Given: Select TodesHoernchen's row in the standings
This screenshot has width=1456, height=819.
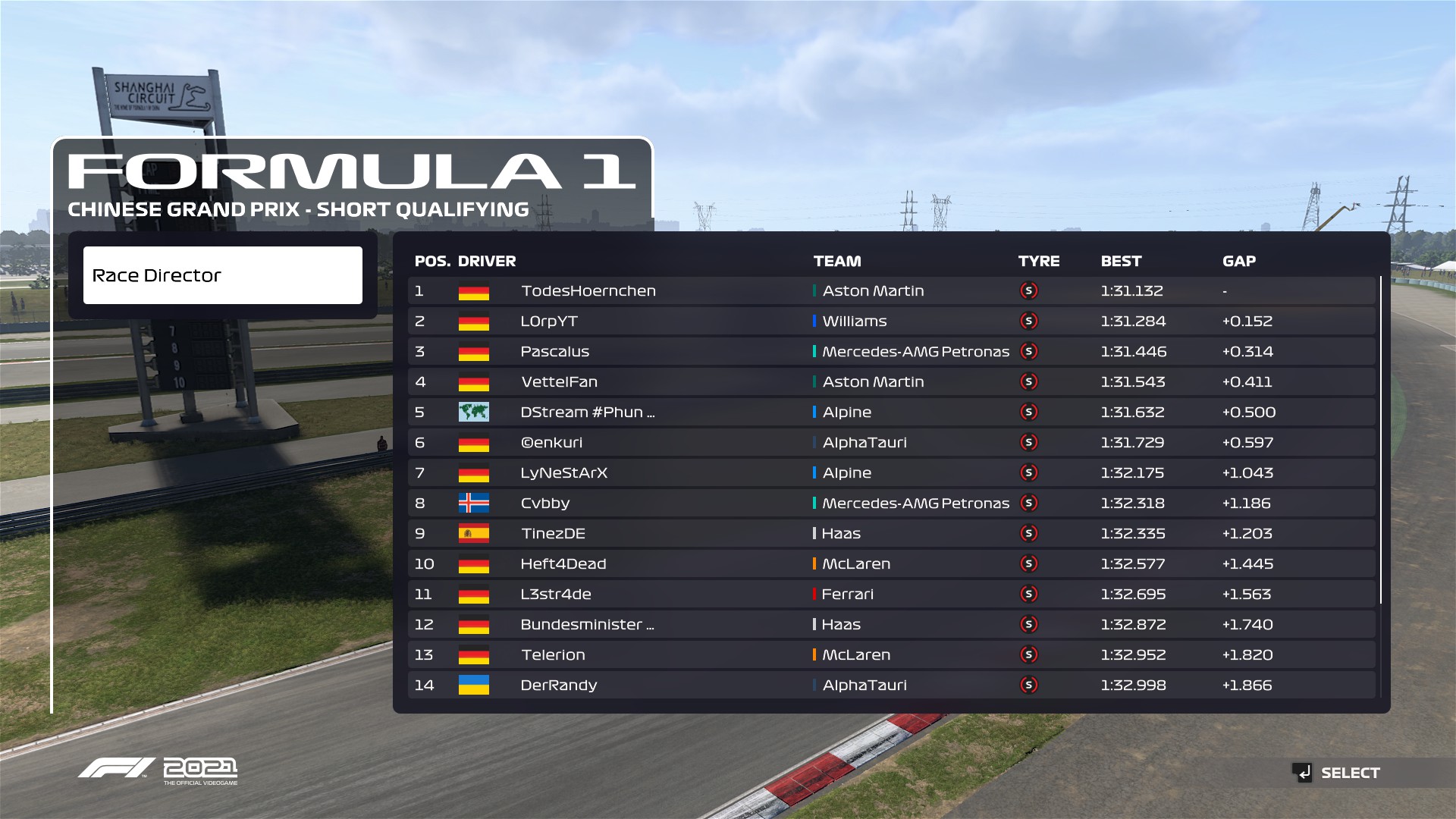Looking at the screenshot, I should 588,291.
